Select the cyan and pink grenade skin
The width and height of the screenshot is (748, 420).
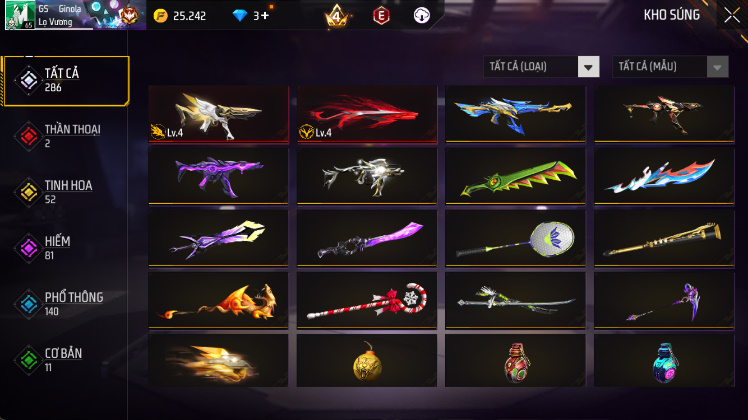pyautogui.click(x=664, y=361)
